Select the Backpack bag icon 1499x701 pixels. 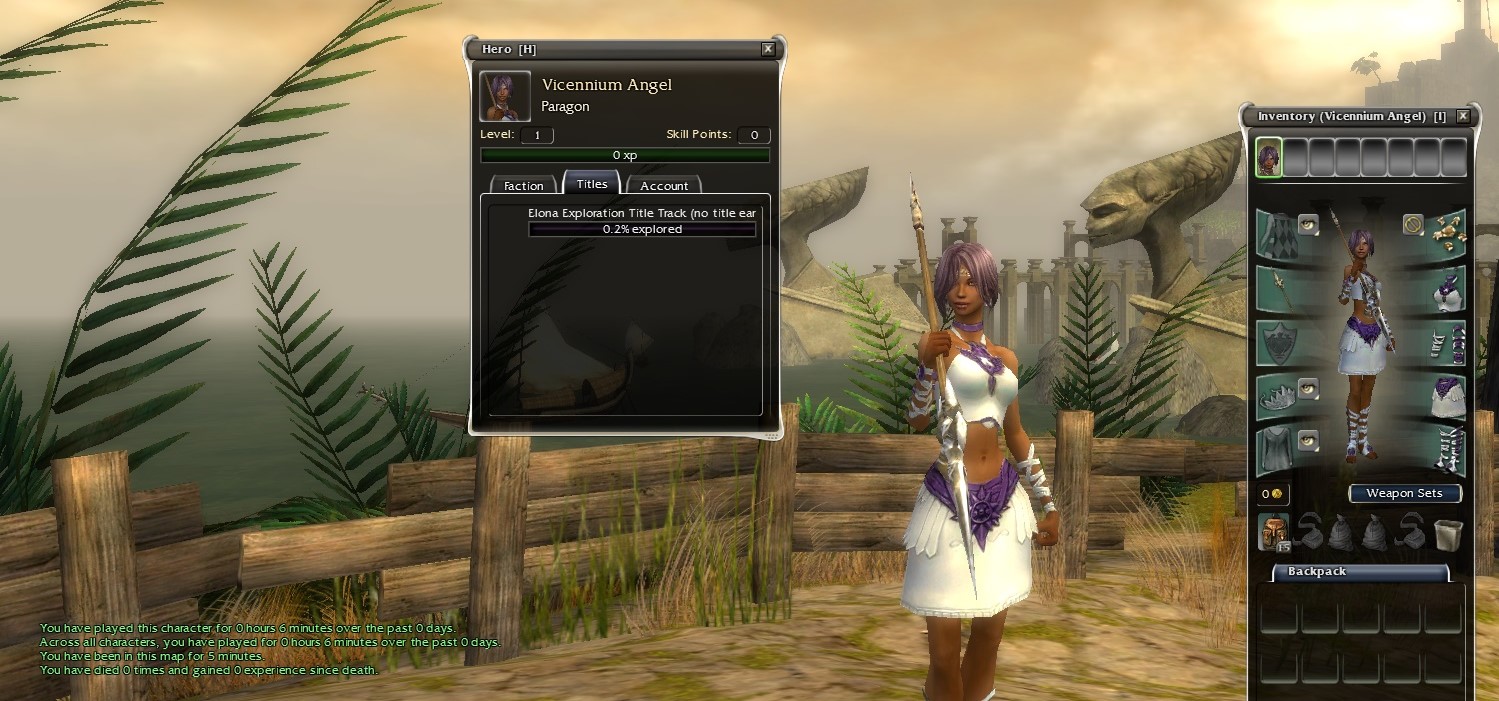(x=1273, y=533)
